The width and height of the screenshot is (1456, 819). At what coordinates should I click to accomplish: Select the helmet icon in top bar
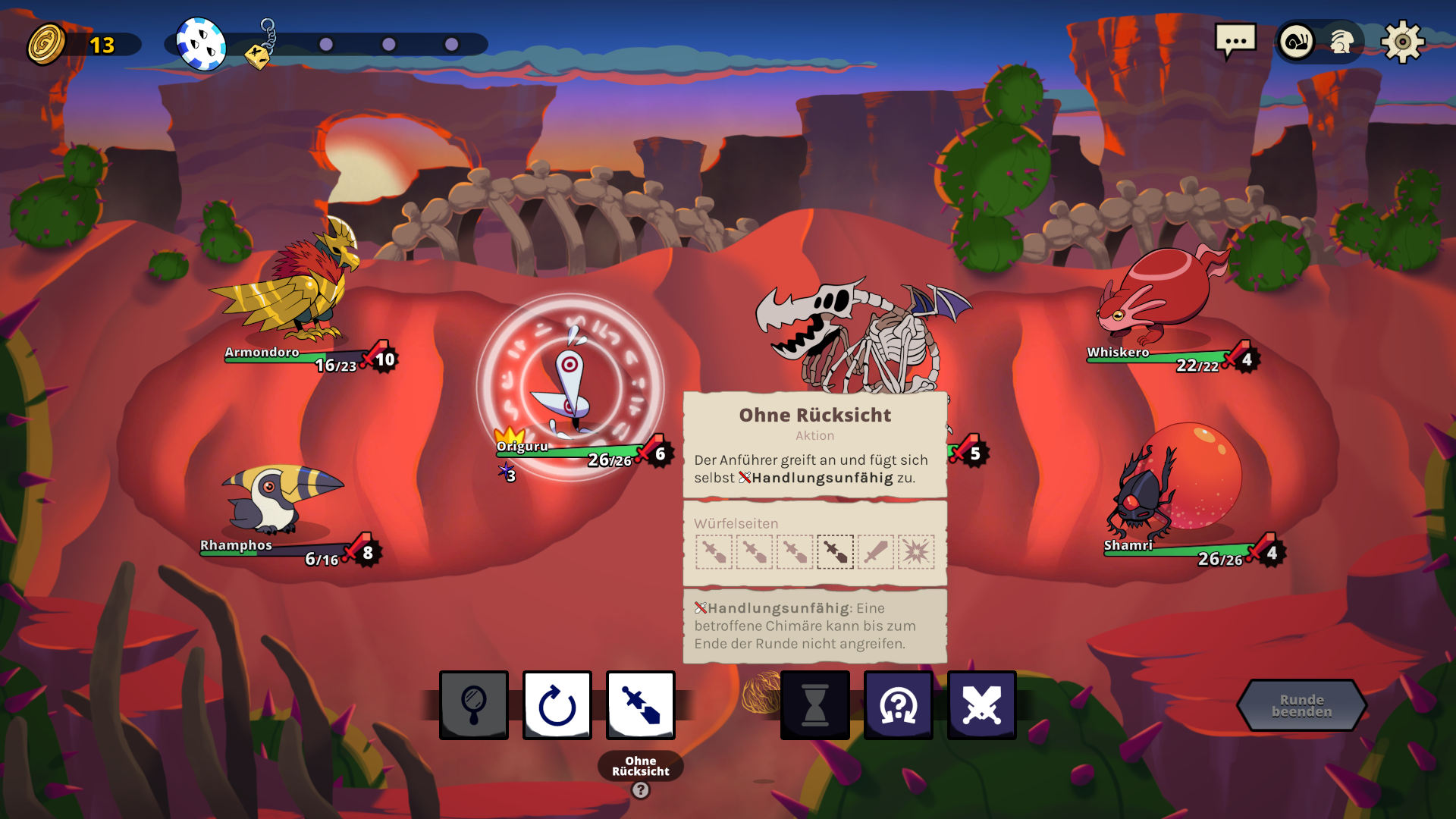coord(1341,42)
